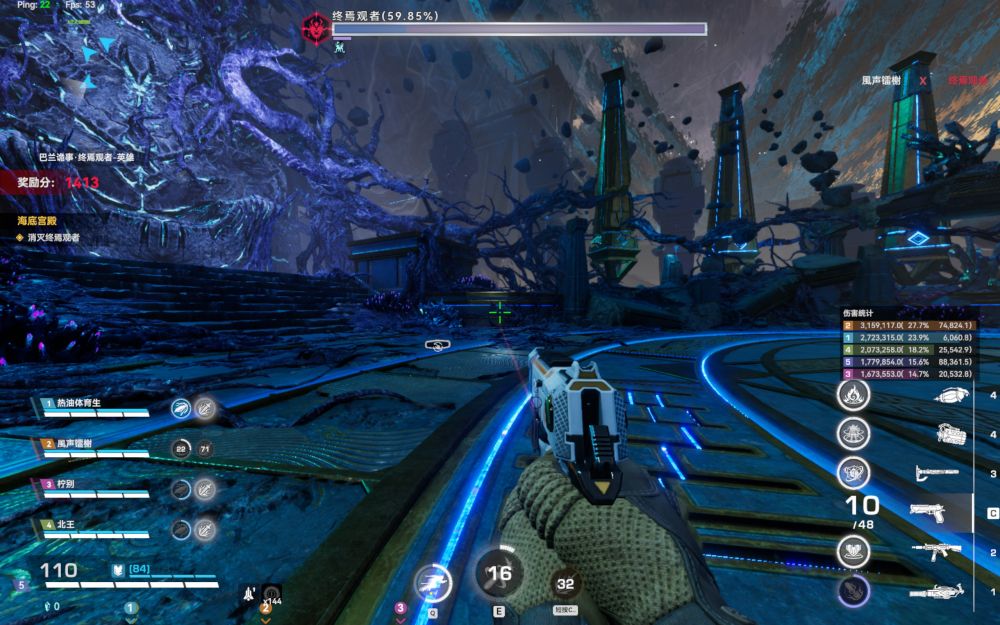
Task: Click the boss skull emblem icon
Action: 316,27
